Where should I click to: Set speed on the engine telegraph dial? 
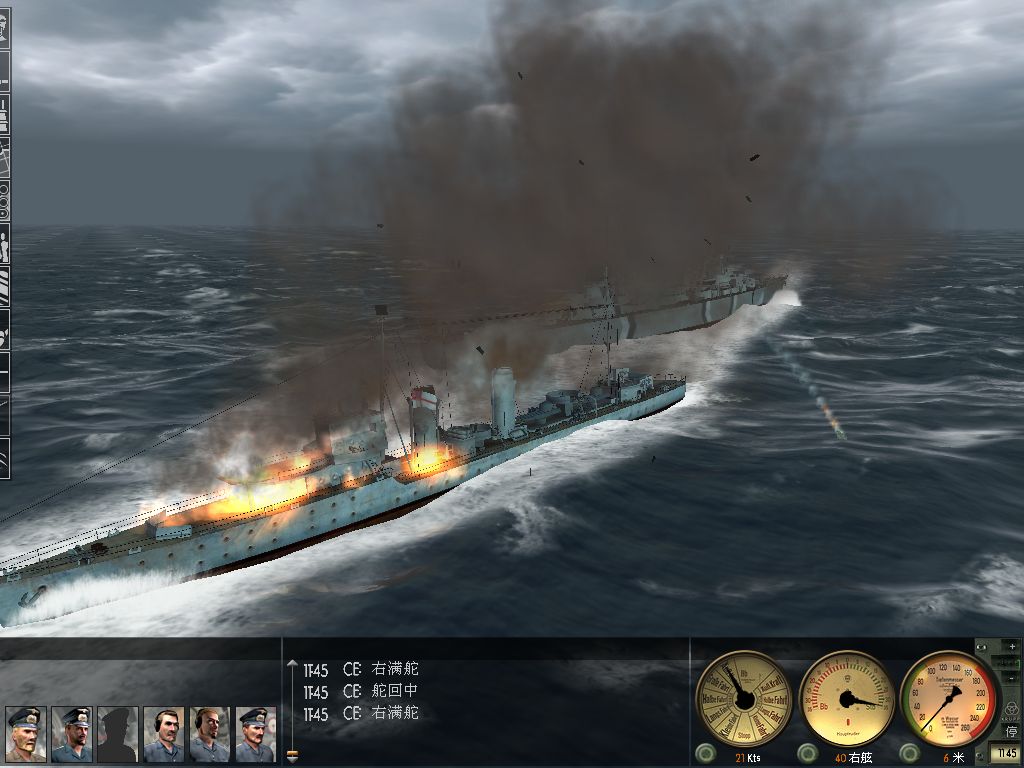click(743, 698)
